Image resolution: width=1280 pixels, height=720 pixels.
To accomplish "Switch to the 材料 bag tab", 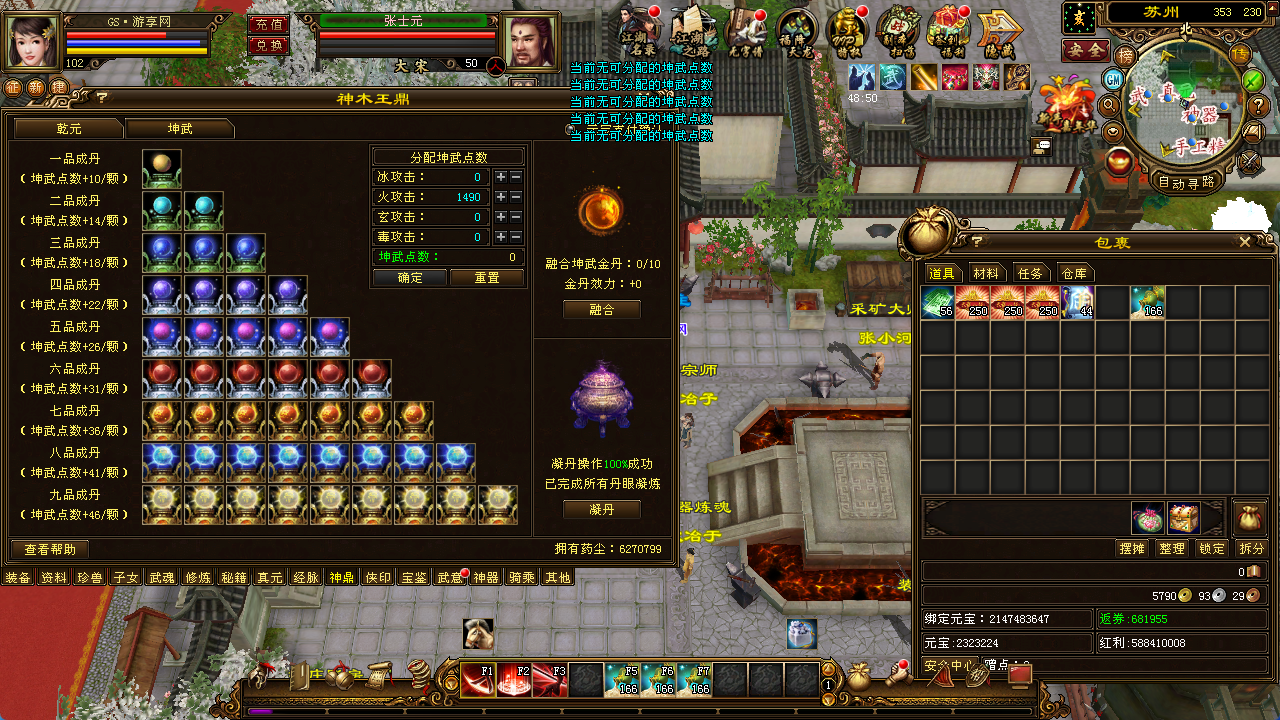I will [x=986, y=273].
